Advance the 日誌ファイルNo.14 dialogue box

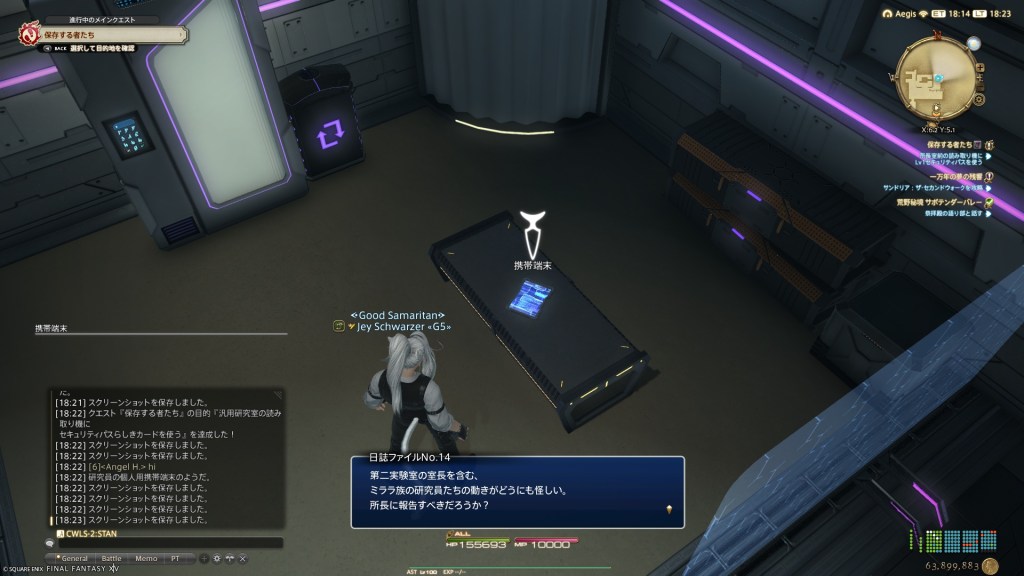tap(516, 491)
